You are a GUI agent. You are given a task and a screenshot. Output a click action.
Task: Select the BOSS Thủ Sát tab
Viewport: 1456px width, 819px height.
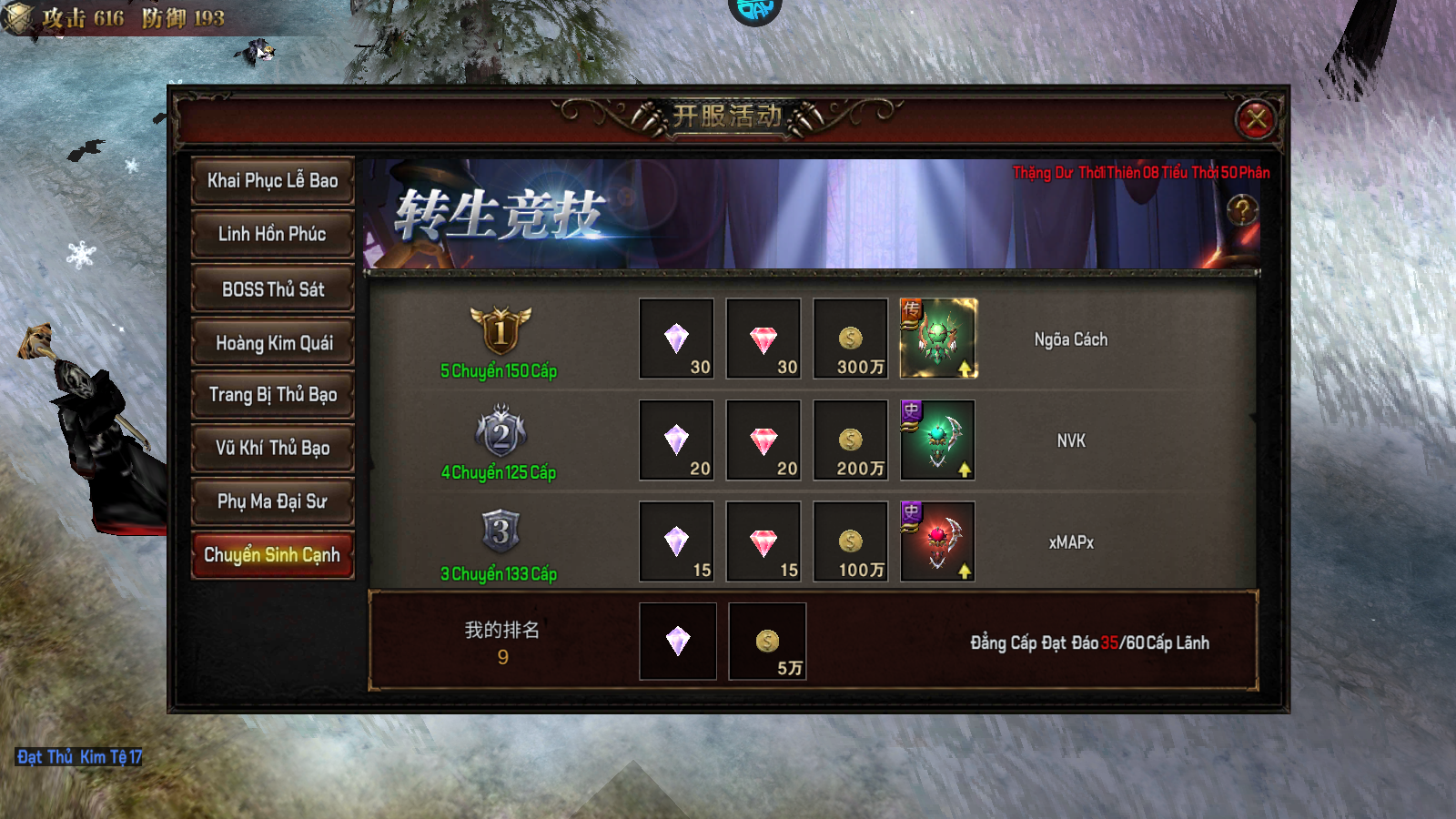(272, 289)
